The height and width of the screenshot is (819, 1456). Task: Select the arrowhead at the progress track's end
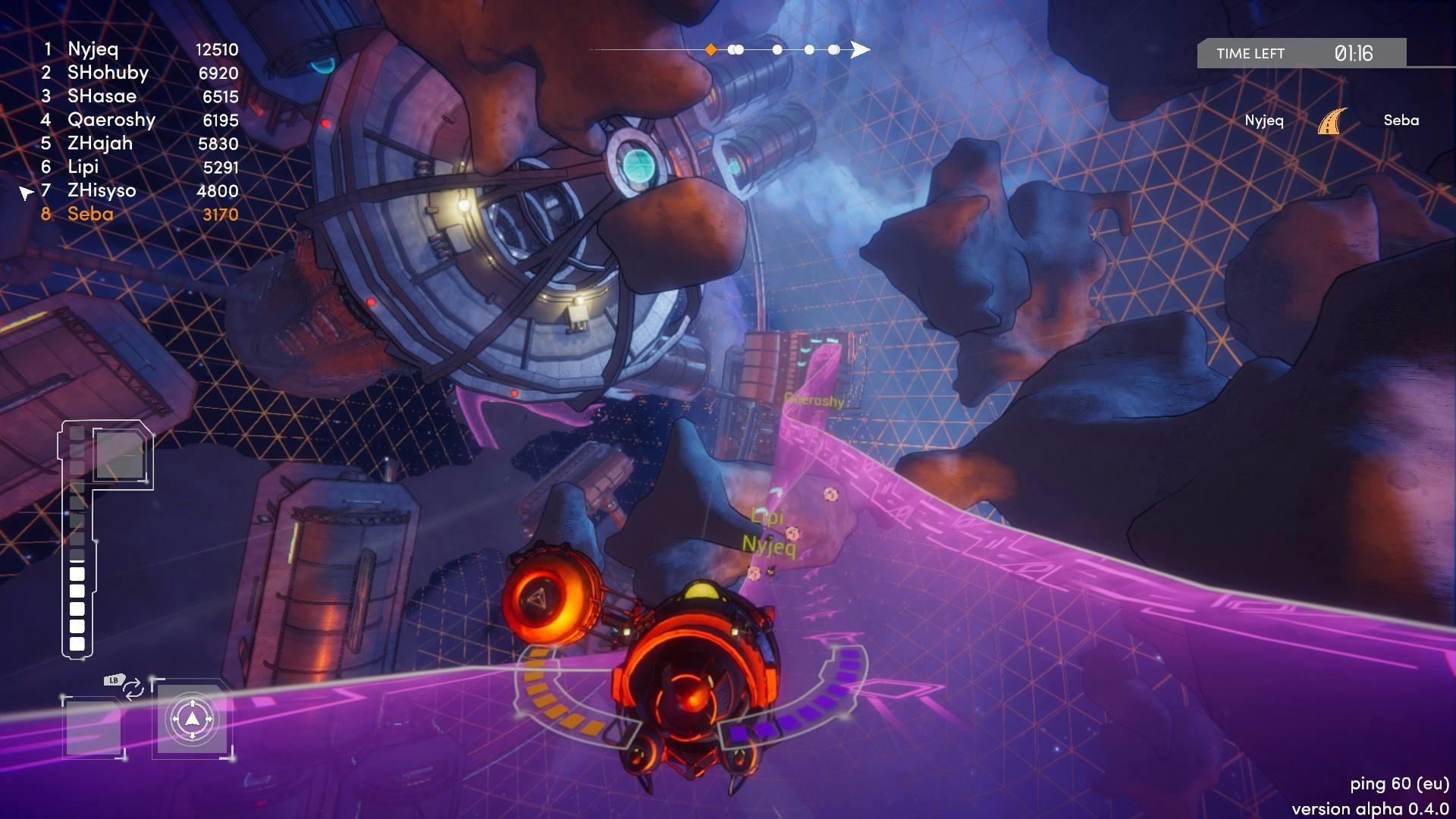tap(859, 50)
